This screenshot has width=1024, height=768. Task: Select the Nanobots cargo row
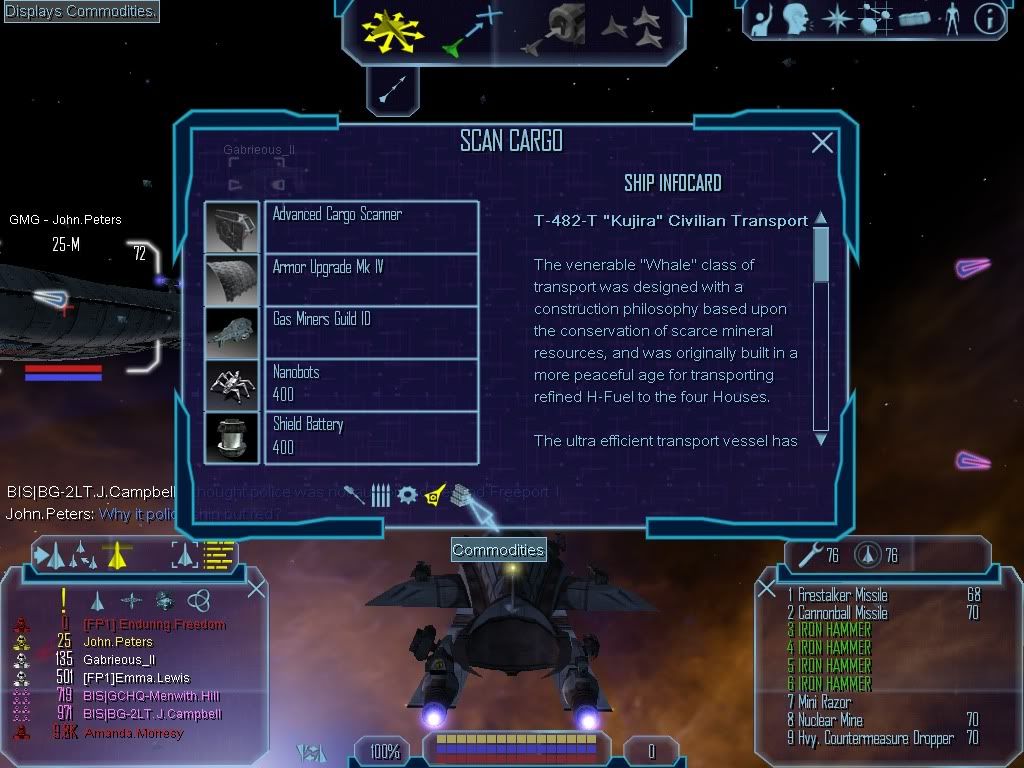371,384
